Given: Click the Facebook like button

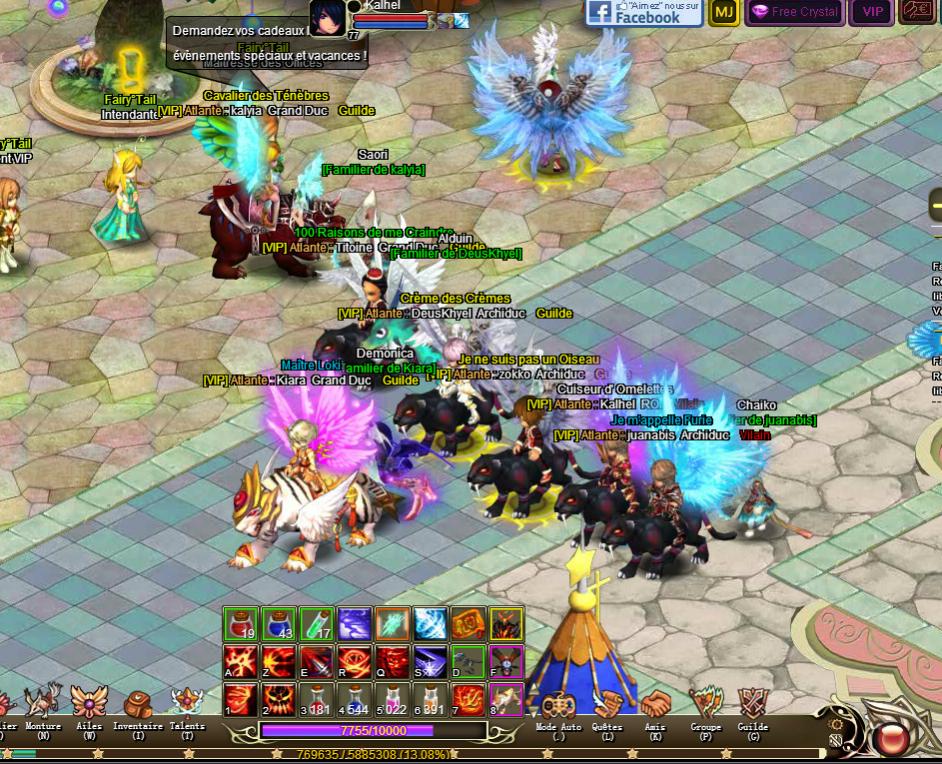Looking at the screenshot, I should coord(643,12).
